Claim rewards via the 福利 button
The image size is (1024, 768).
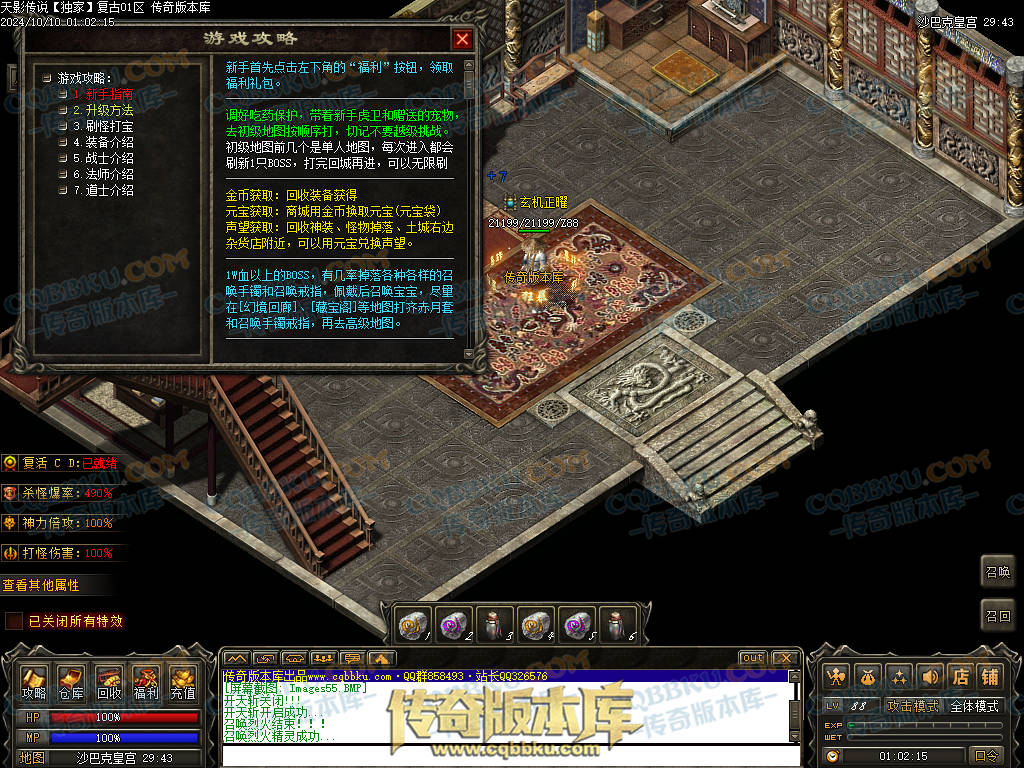pos(146,683)
